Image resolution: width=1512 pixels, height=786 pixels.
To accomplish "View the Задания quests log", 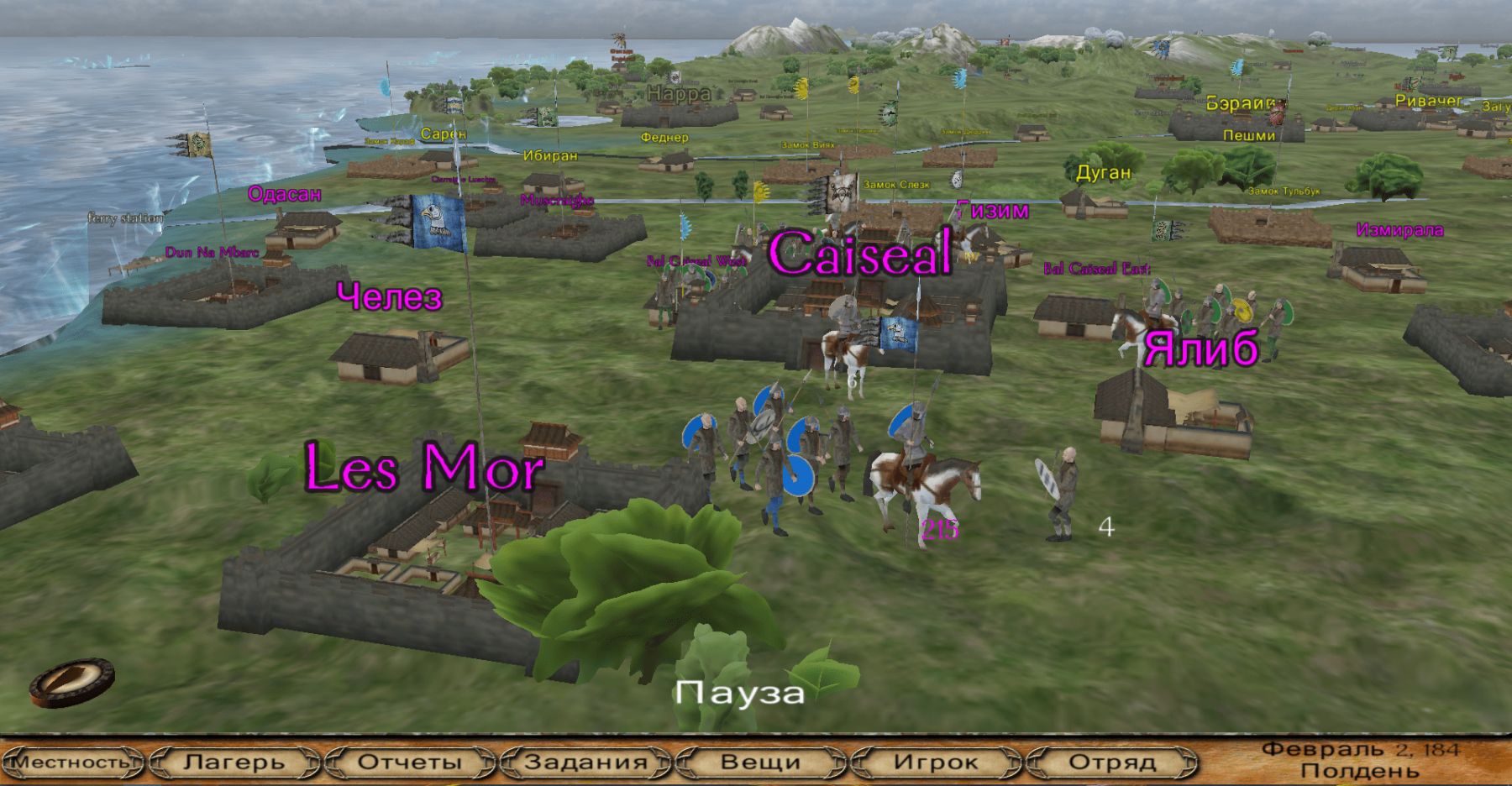I will (x=585, y=762).
